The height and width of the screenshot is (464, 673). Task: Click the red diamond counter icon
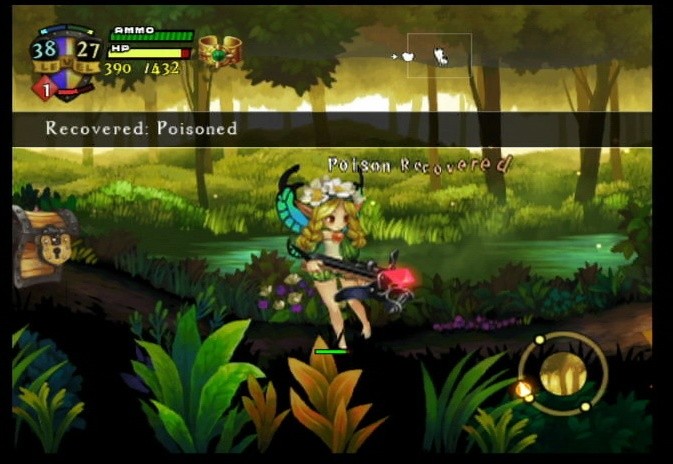[x=45, y=89]
